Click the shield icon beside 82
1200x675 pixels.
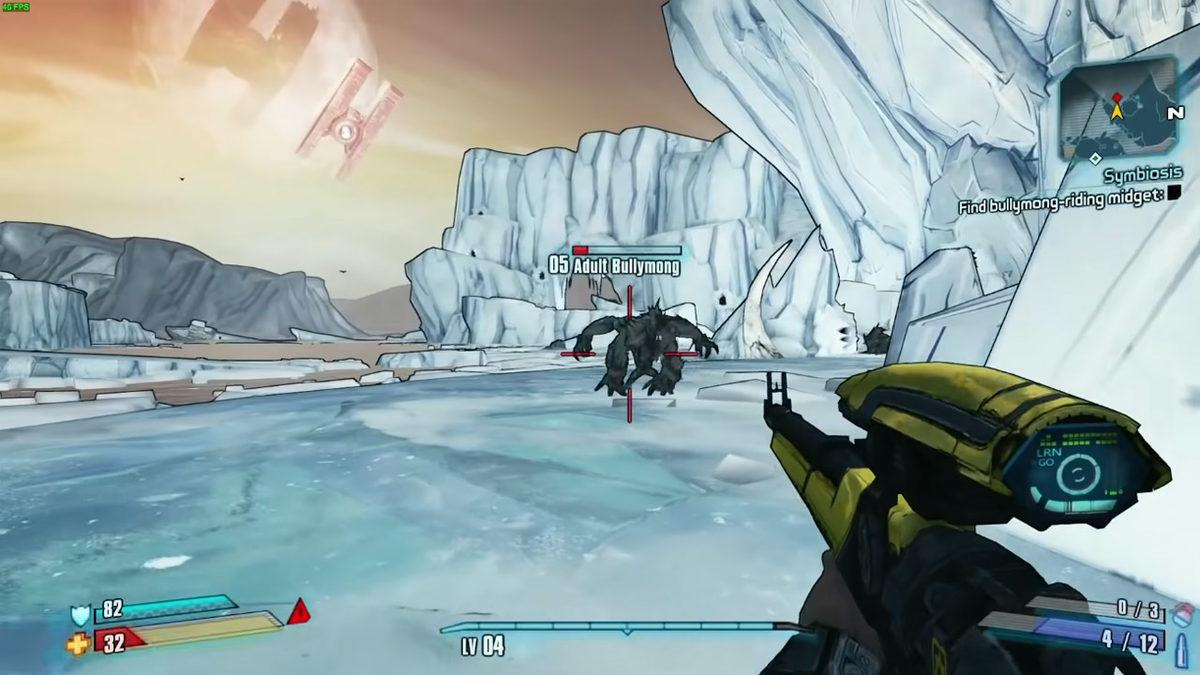coord(80,614)
